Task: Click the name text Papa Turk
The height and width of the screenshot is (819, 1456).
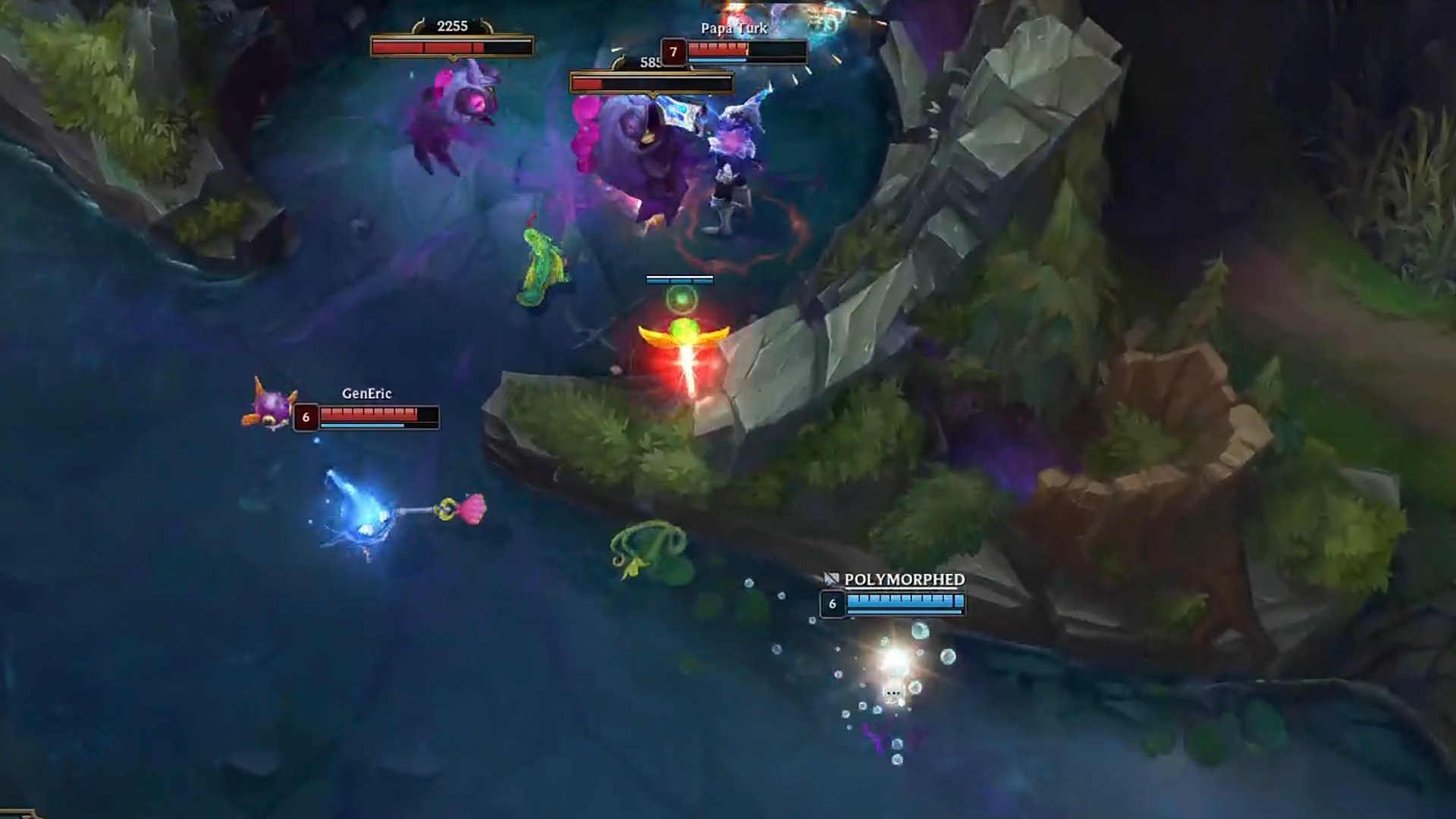Action: 733,27
